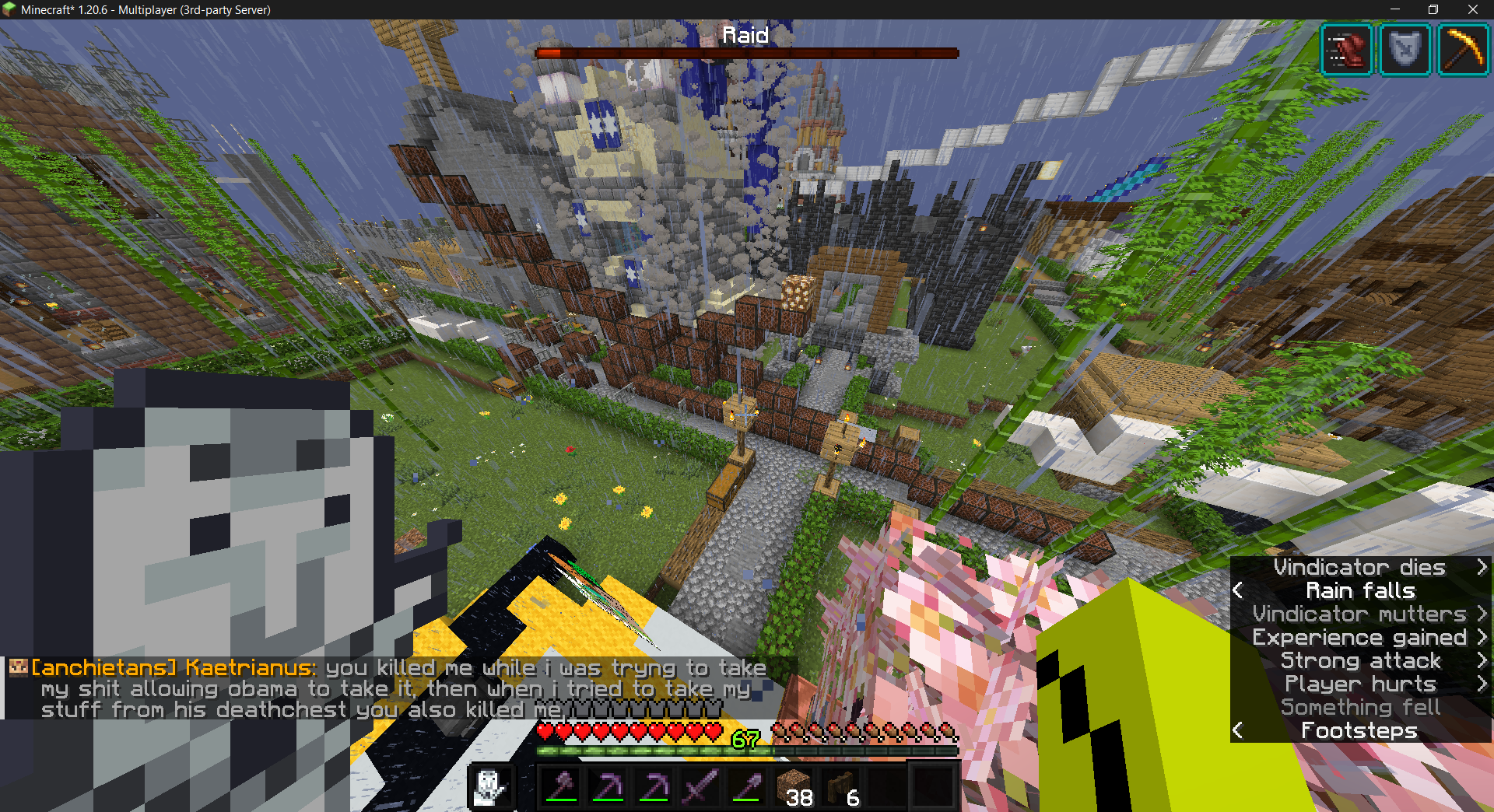
Task: Click the Speed status effect icon
Action: click(1347, 51)
